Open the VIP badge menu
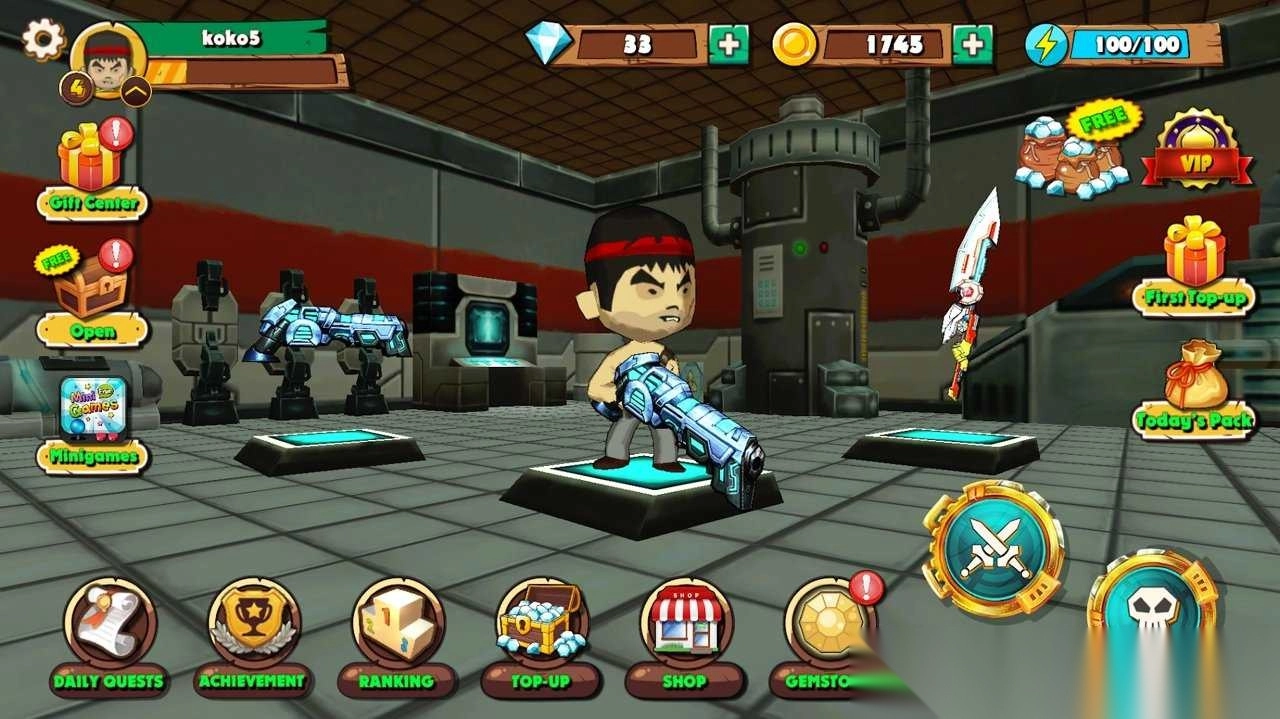This screenshot has width=1280, height=719. (1197, 150)
